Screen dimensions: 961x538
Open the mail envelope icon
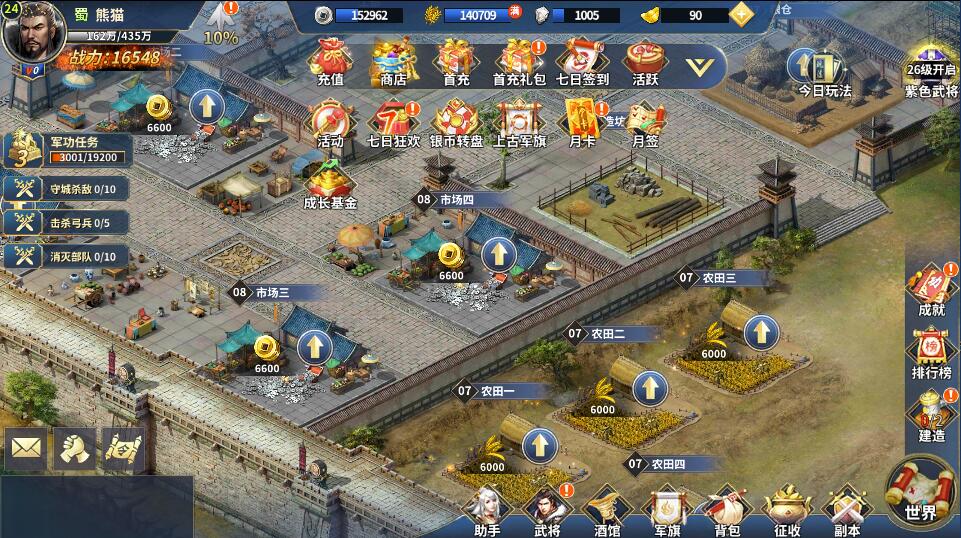26,450
